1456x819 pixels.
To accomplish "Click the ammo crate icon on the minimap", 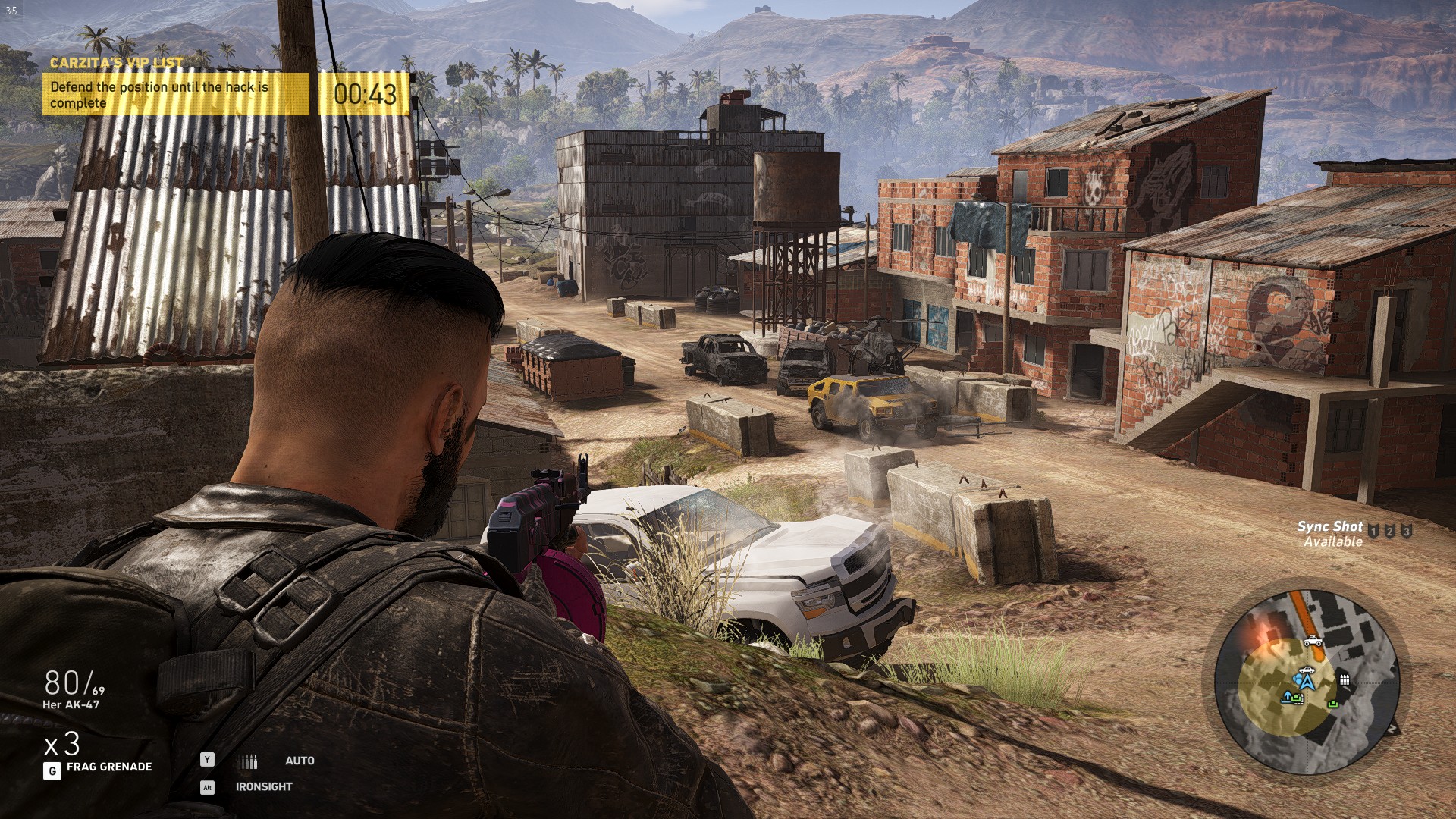I will [x=1344, y=680].
